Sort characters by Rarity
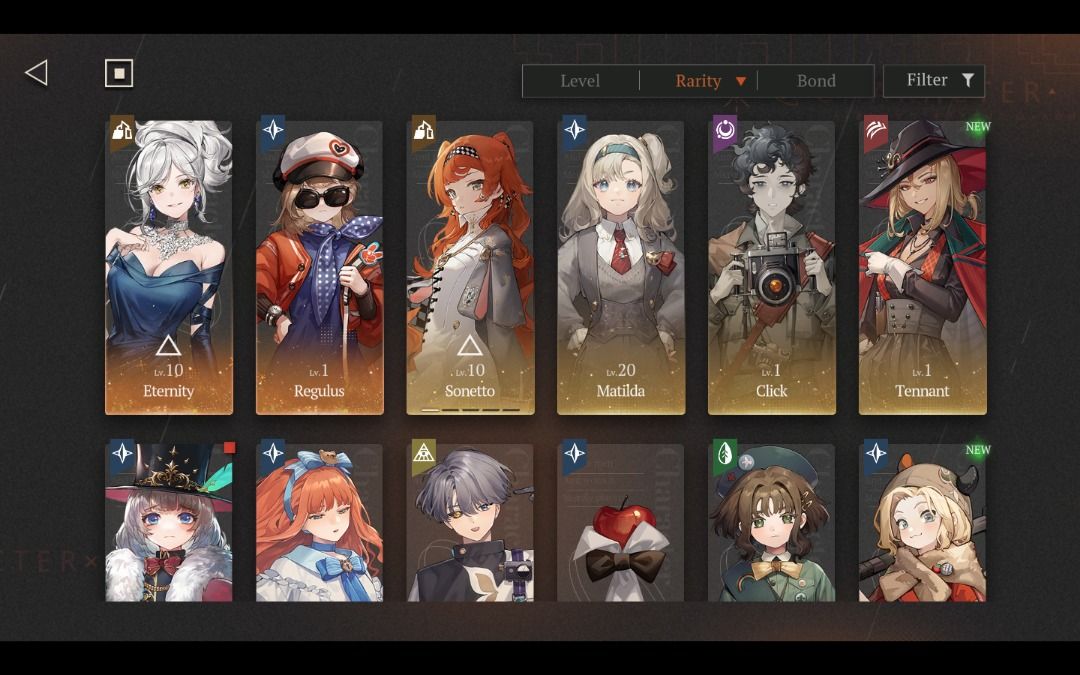The image size is (1080, 675). pos(699,81)
